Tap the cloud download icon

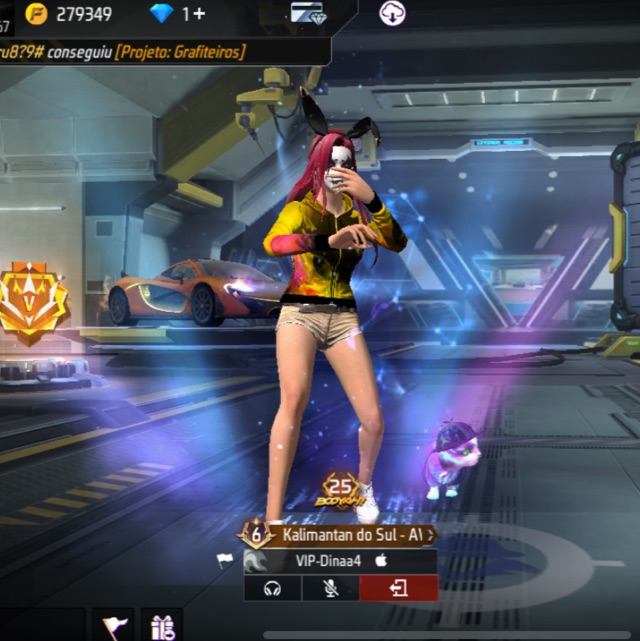coord(392,14)
